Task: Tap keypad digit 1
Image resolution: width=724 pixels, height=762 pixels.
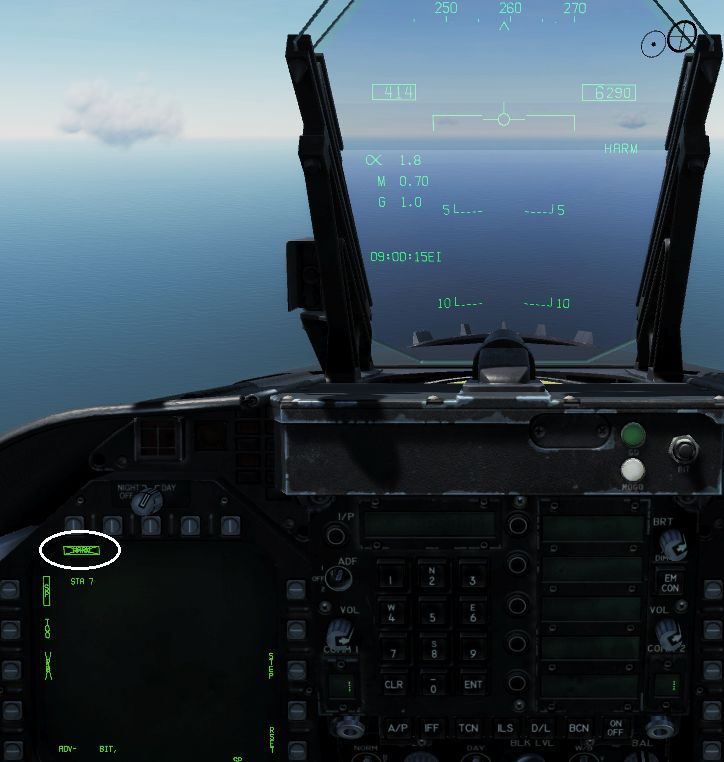Action: click(393, 577)
